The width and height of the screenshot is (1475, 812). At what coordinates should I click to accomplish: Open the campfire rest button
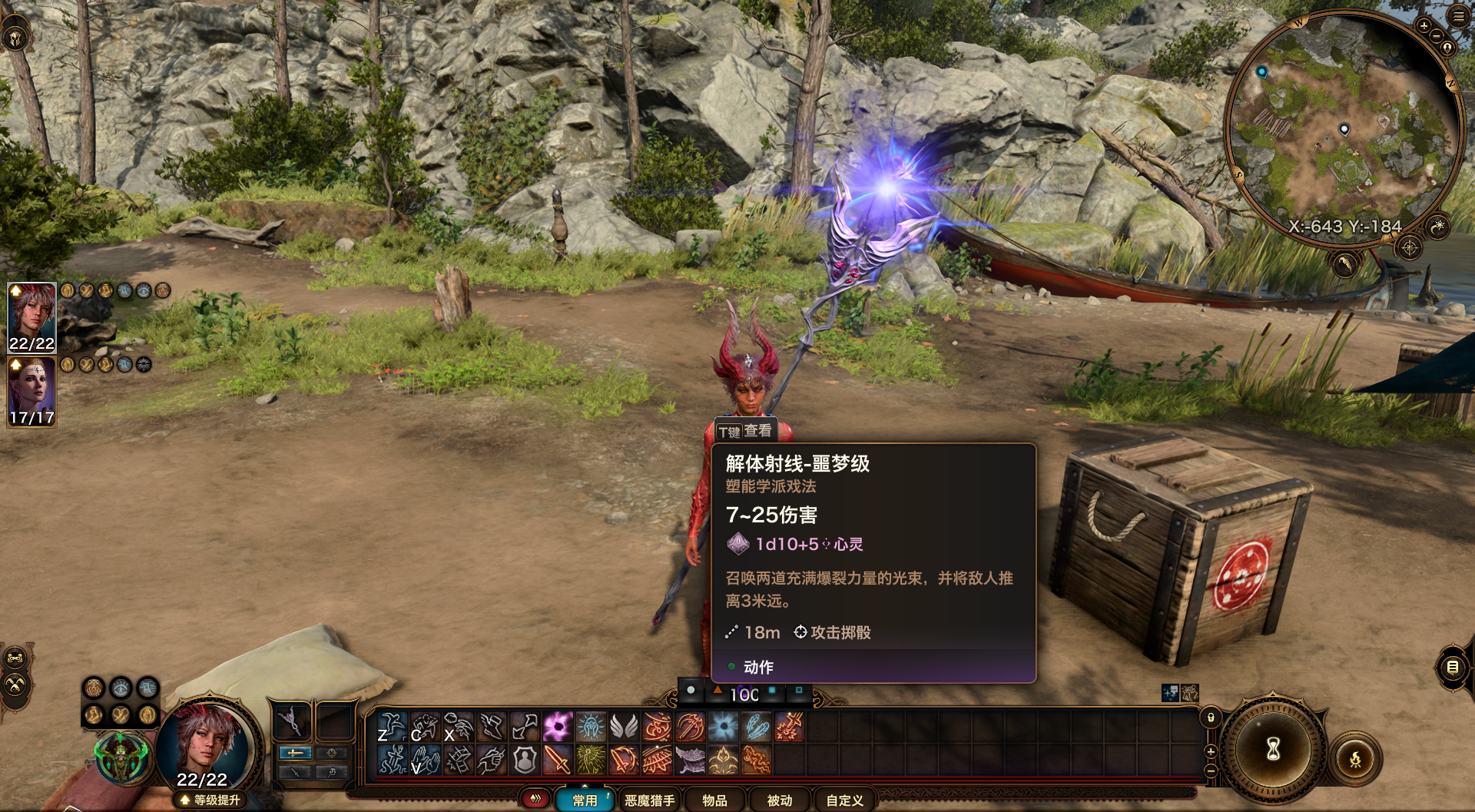pyautogui.click(x=1355, y=760)
